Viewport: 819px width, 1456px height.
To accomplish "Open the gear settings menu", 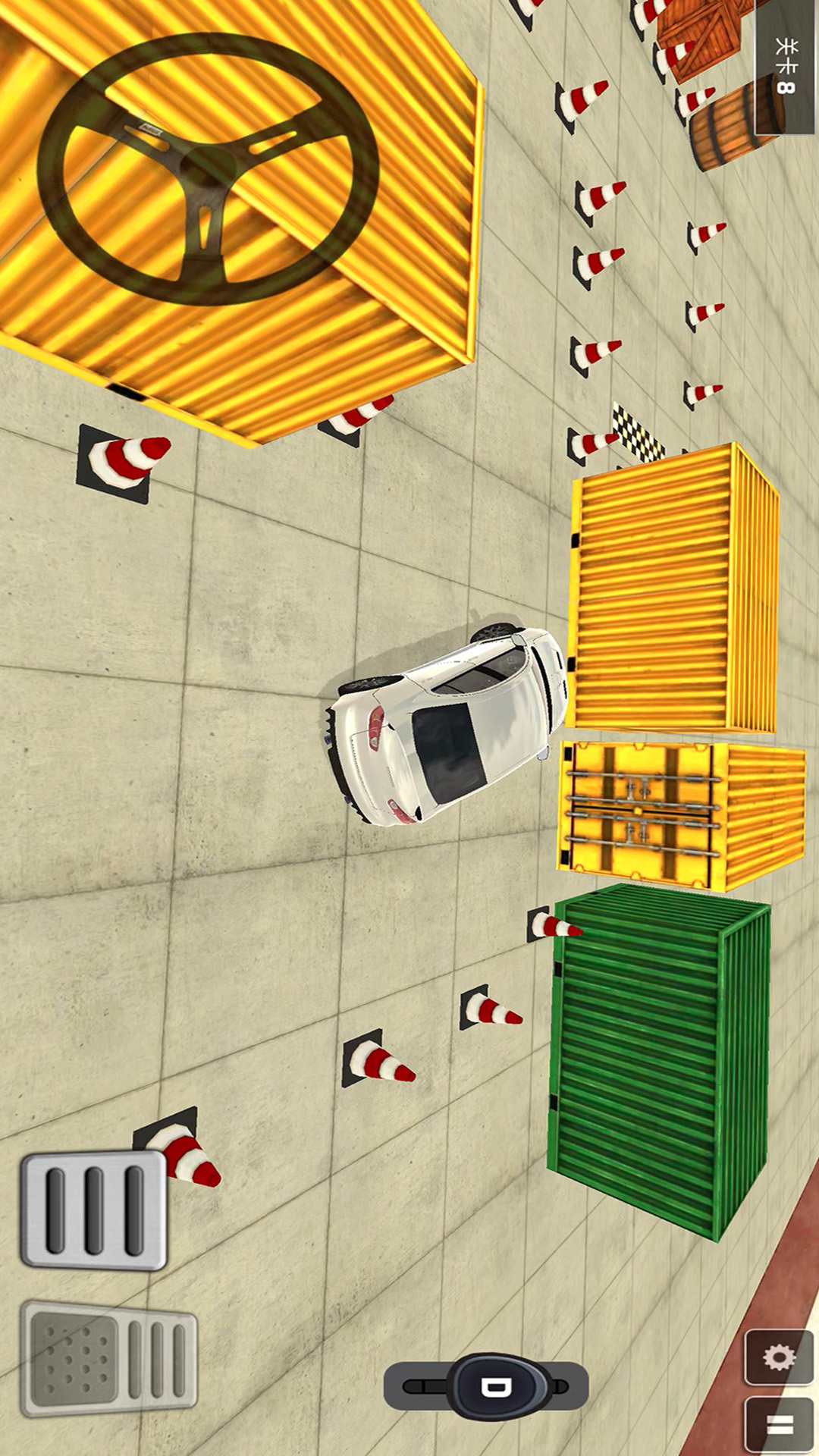I will 779,1357.
